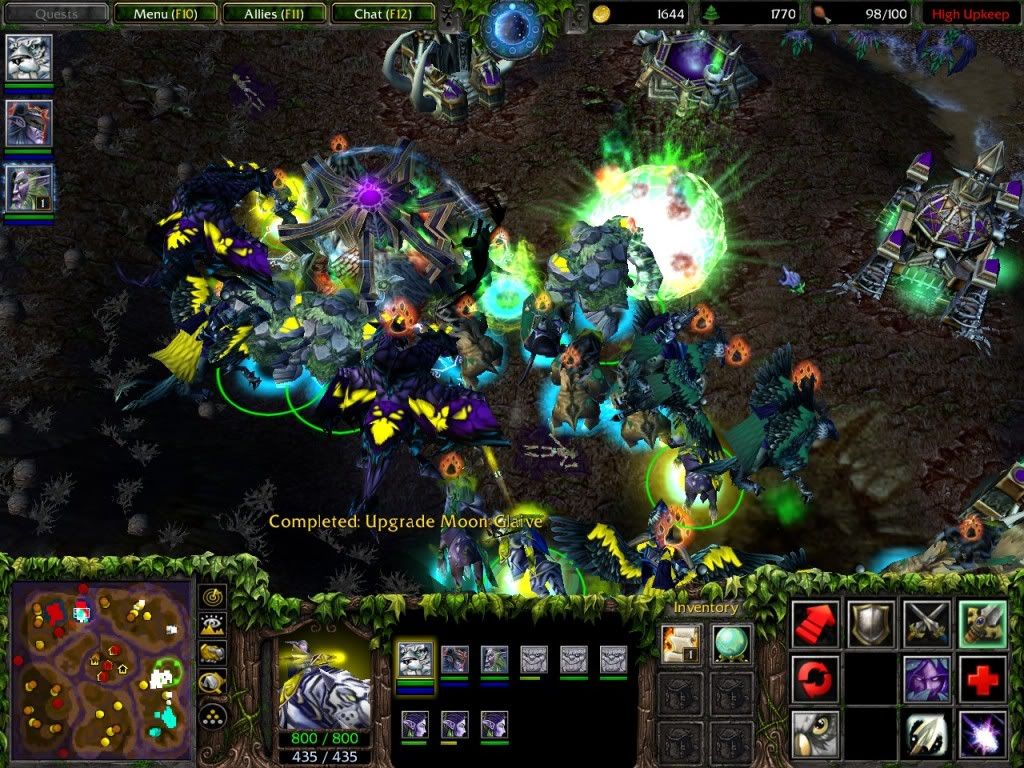The image size is (1024, 768).
Task: Open the Allies (F11) panel
Action: click(x=273, y=14)
